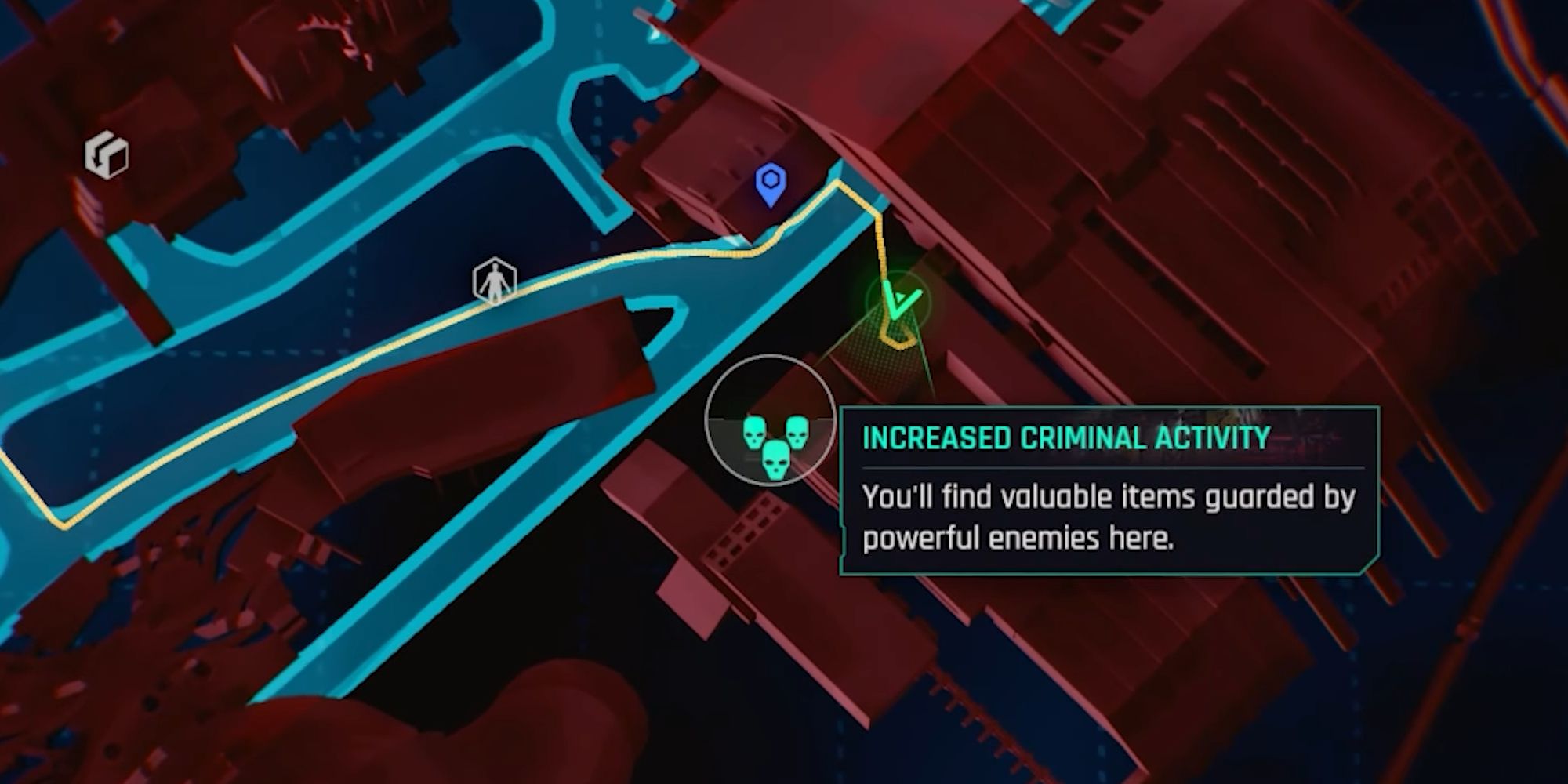
Task: Toggle visibility of the tracked route
Action: (666, 256)
